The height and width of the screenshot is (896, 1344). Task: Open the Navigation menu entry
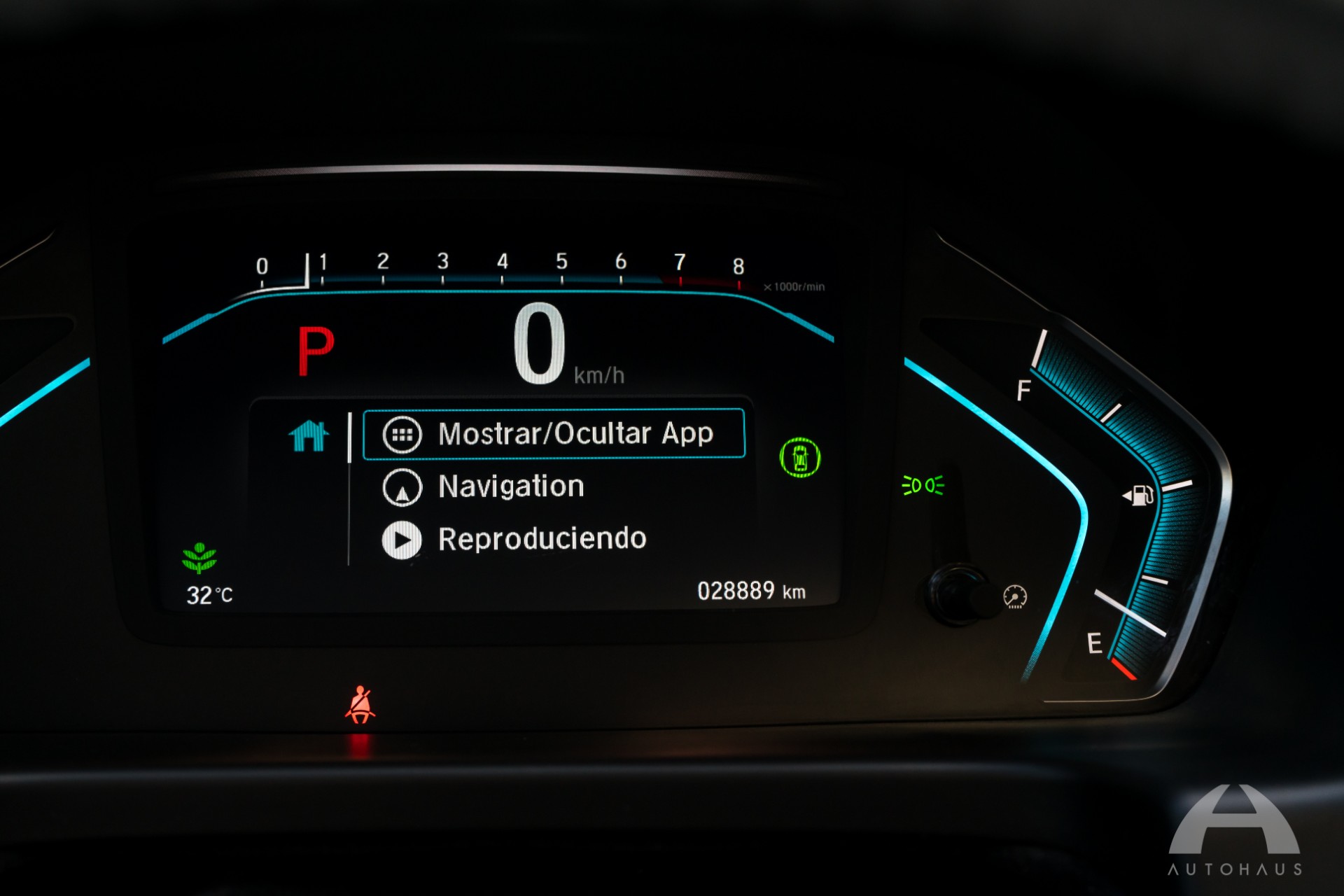click(x=511, y=486)
